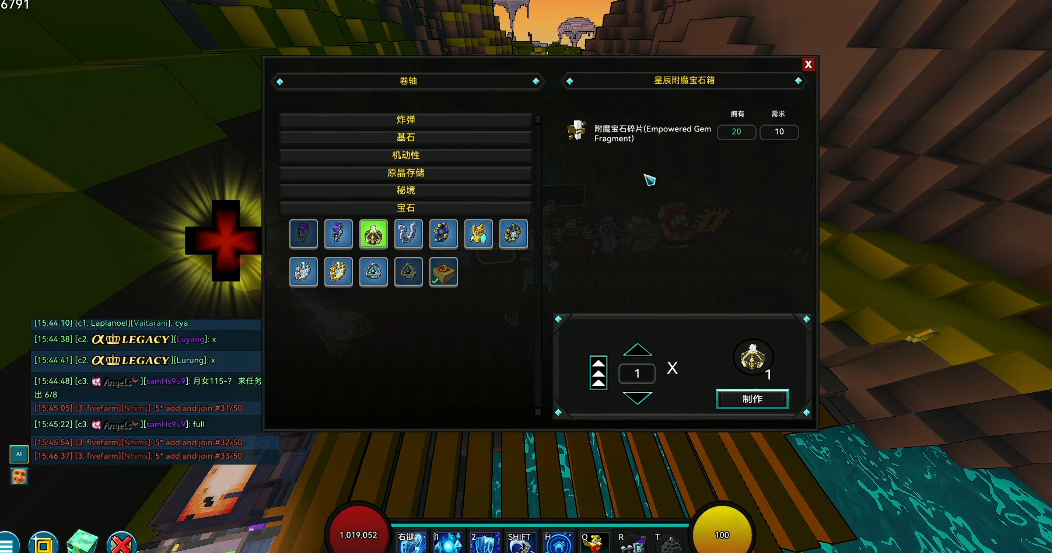Decrease craft quantity with the down arrow
Image resolution: width=1052 pixels, height=553 pixels.
click(x=637, y=397)
